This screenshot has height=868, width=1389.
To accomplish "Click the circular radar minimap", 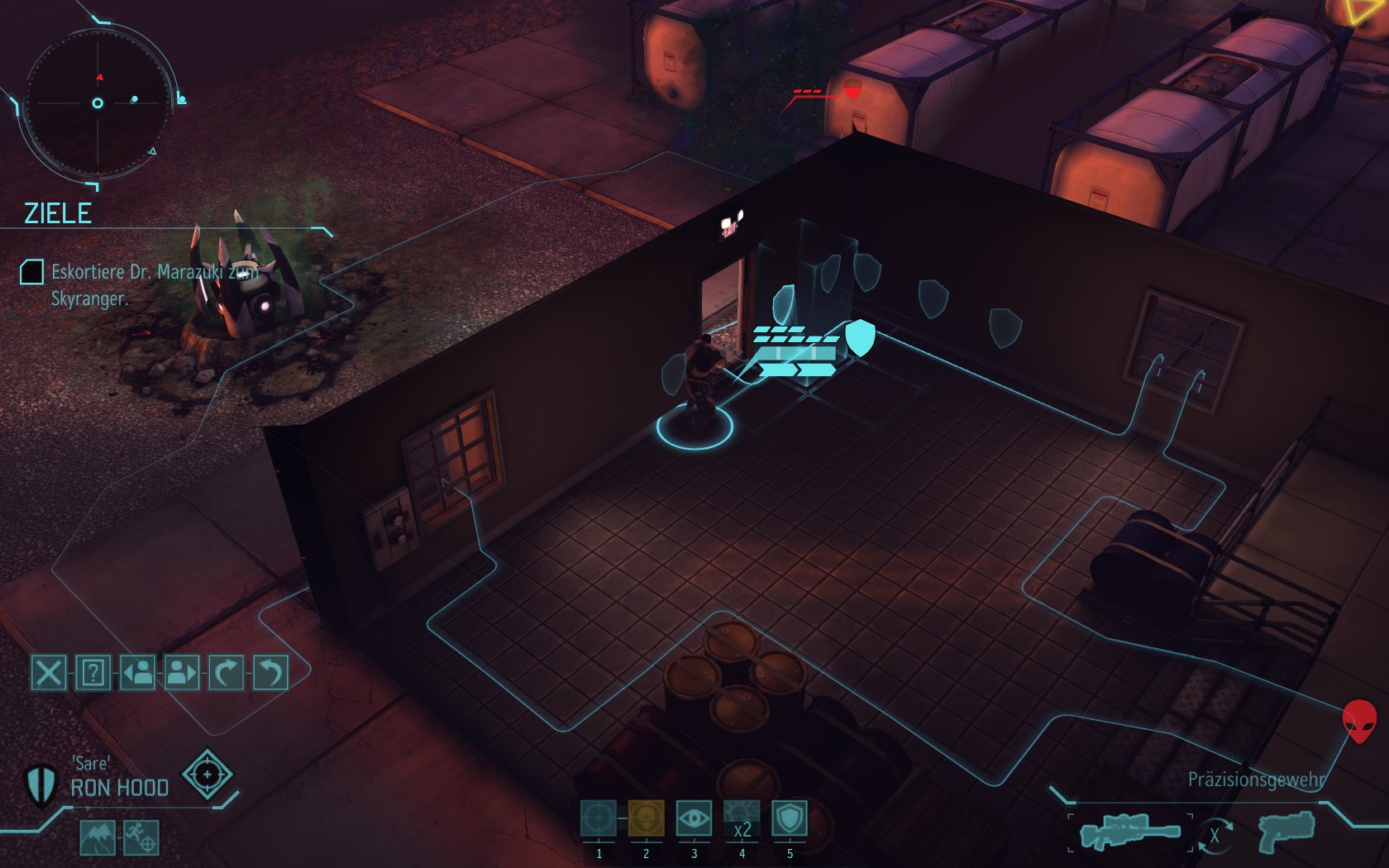I will (98, 103).
